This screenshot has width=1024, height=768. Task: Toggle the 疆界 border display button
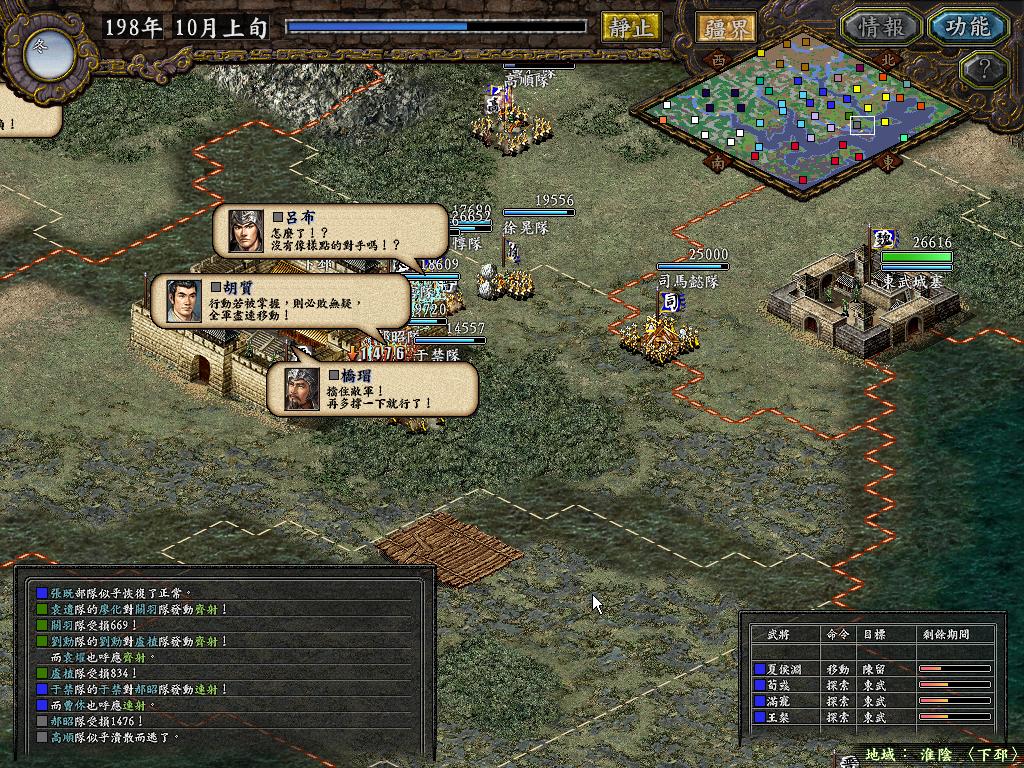pyautogui.click(x=726, y=27)
